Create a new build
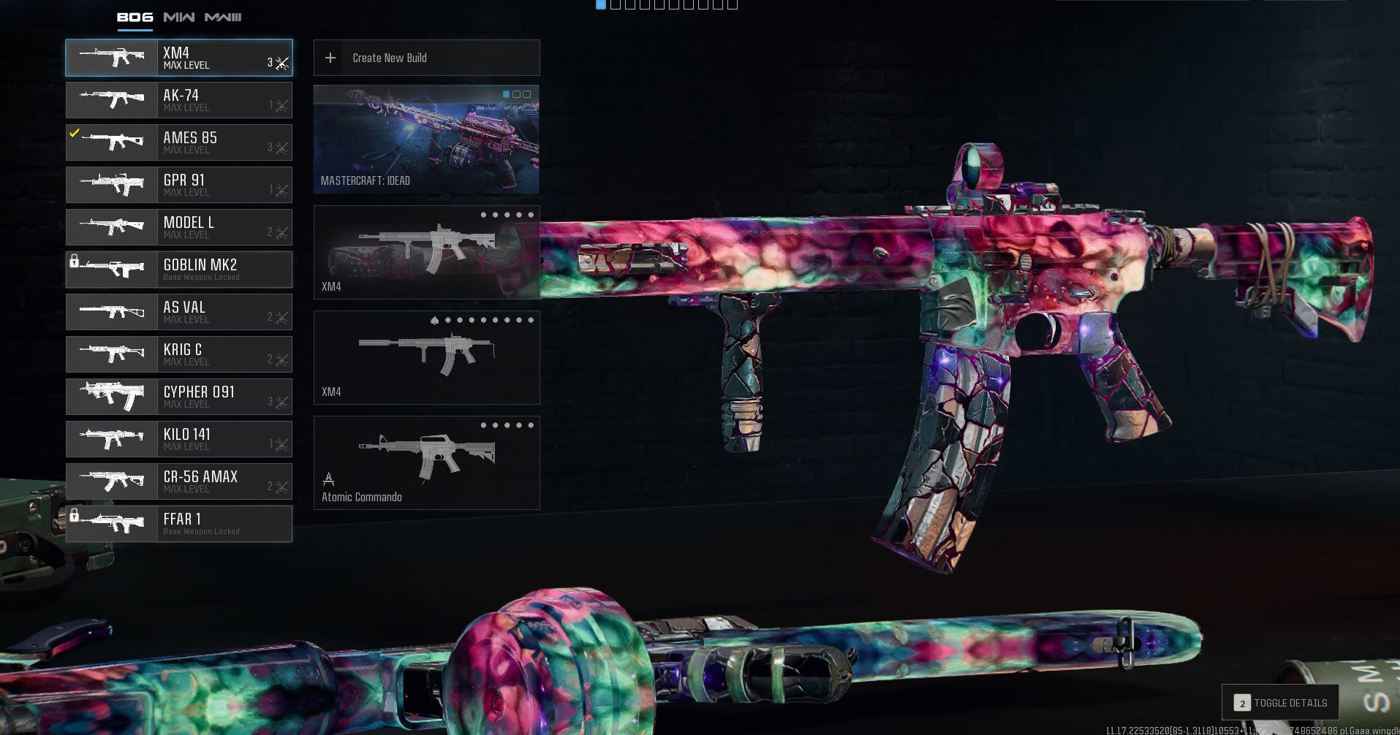Image resolution: width=1400 pixels, height=735 pixels. pos(427,58)
